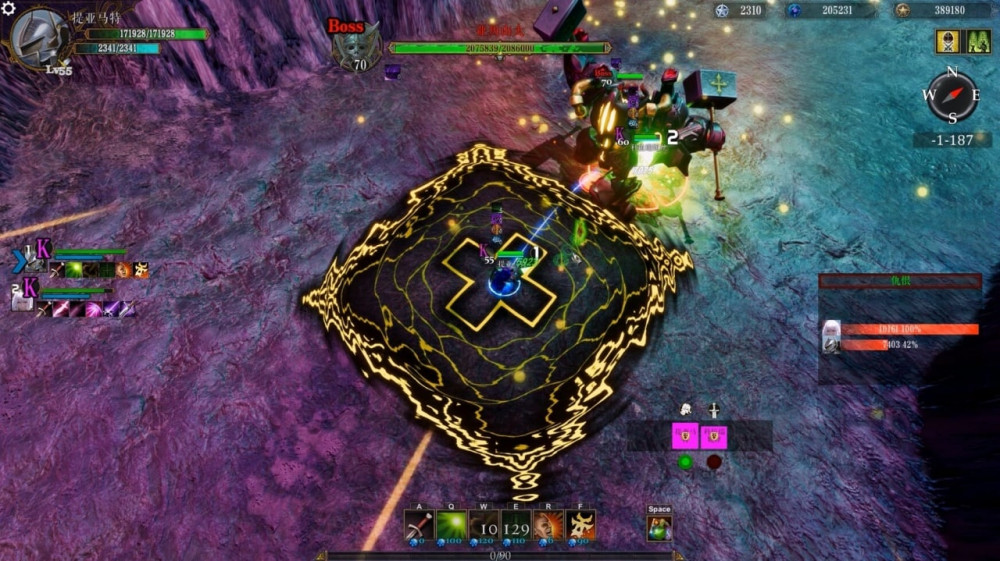Viewport: 1000px width, 561px height.
Task: Click the dark red orb indicator
Action: pos(714,462)
